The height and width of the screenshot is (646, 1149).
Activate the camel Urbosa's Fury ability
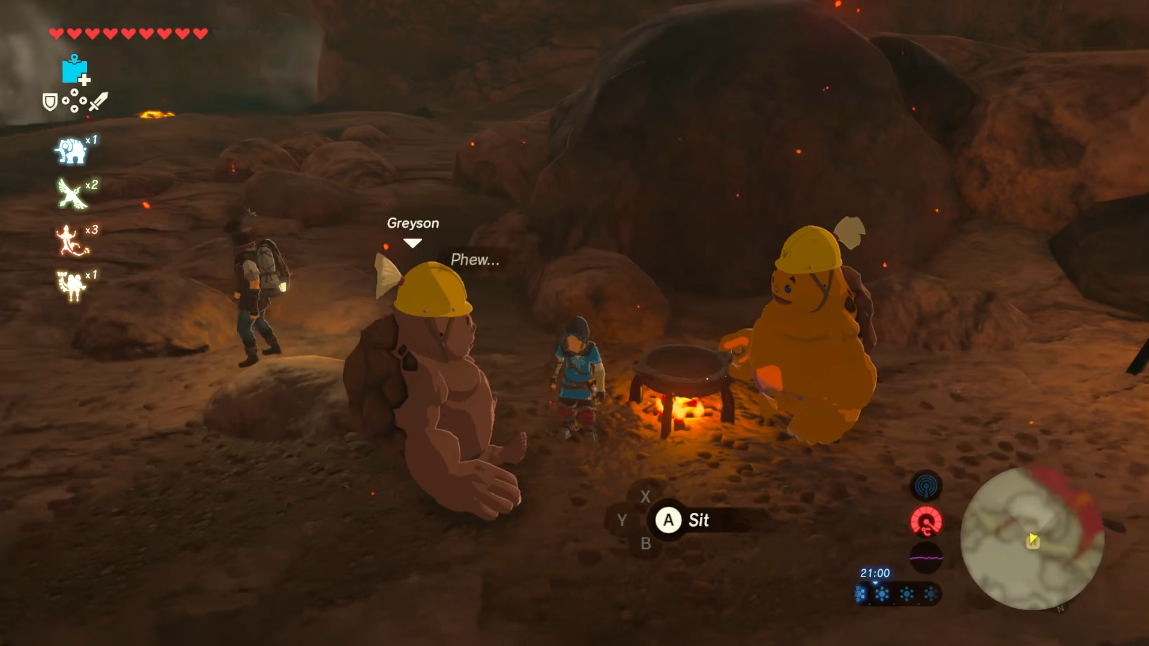coord(70,286)
